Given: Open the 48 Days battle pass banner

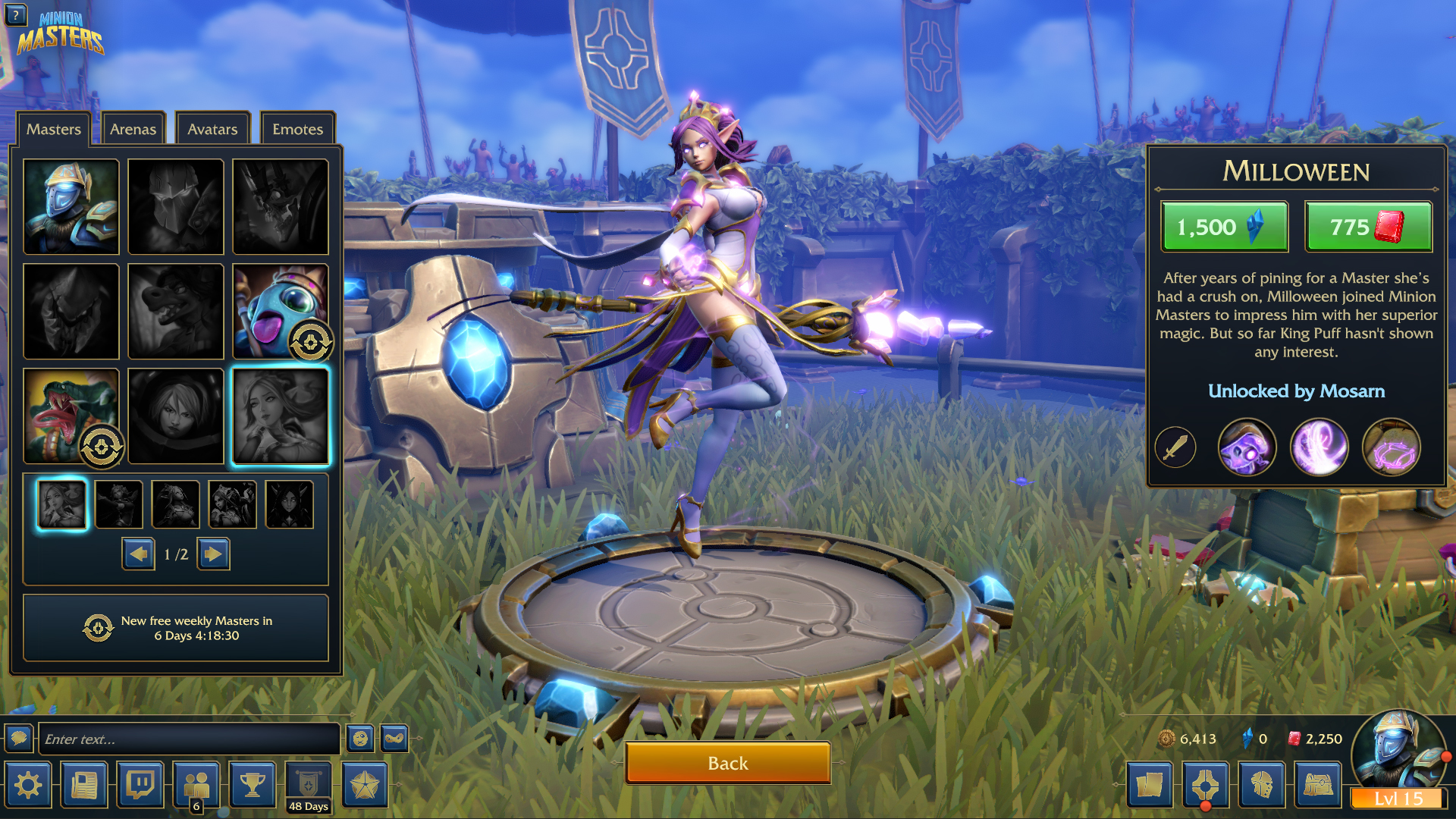Looking at the screenshot, I should tap(307, 785).
